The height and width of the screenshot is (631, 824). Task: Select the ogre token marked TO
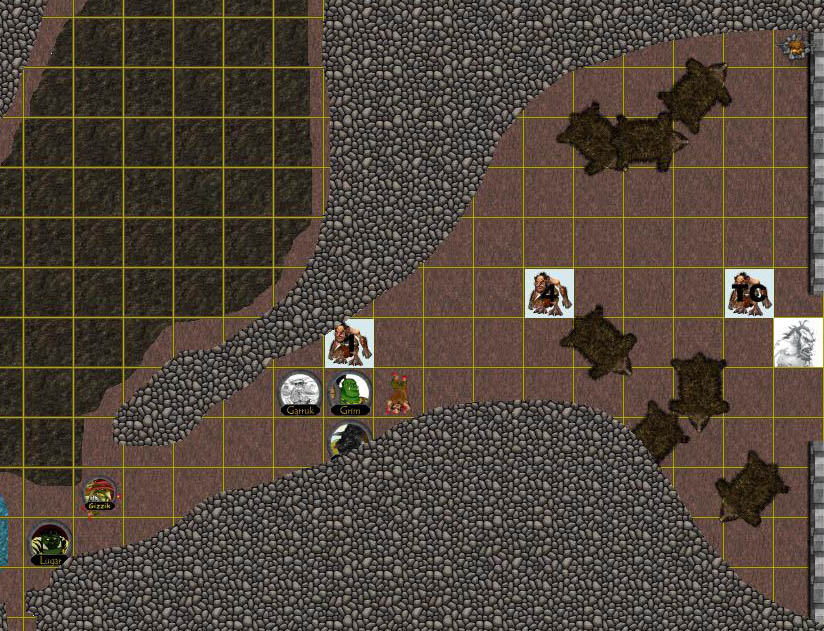click(x=749, y=293)
